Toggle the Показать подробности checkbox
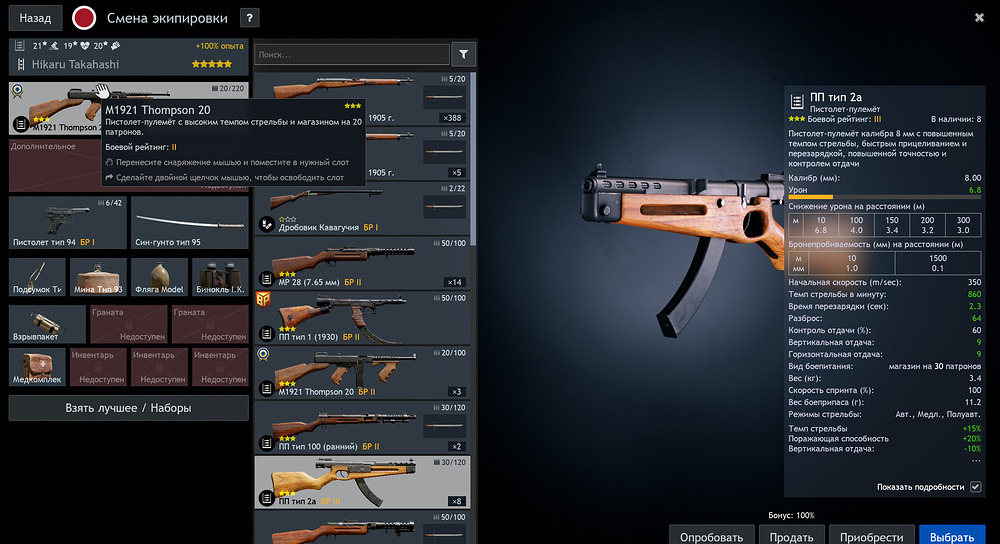Image resolution: width=1000 pixels, height=544 pixels. pos(976,487)
